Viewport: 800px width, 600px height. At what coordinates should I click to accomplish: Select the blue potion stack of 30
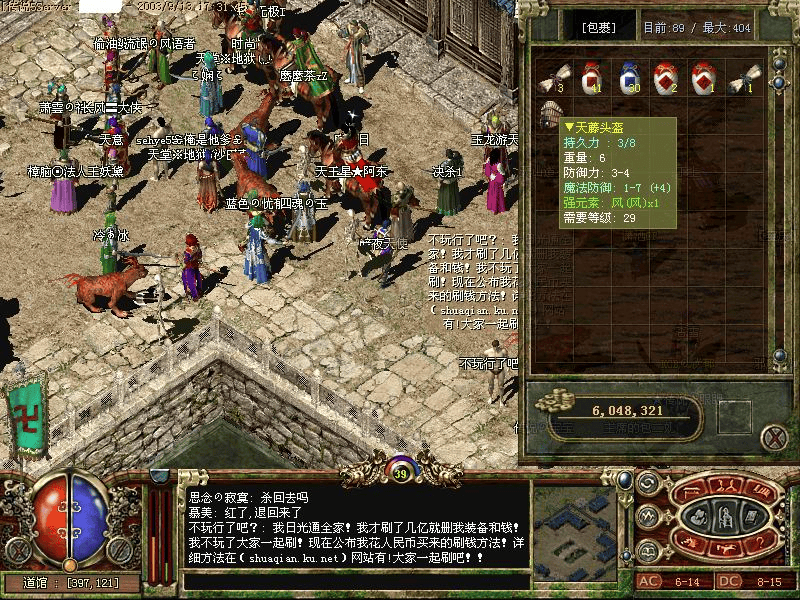[628, 78]
